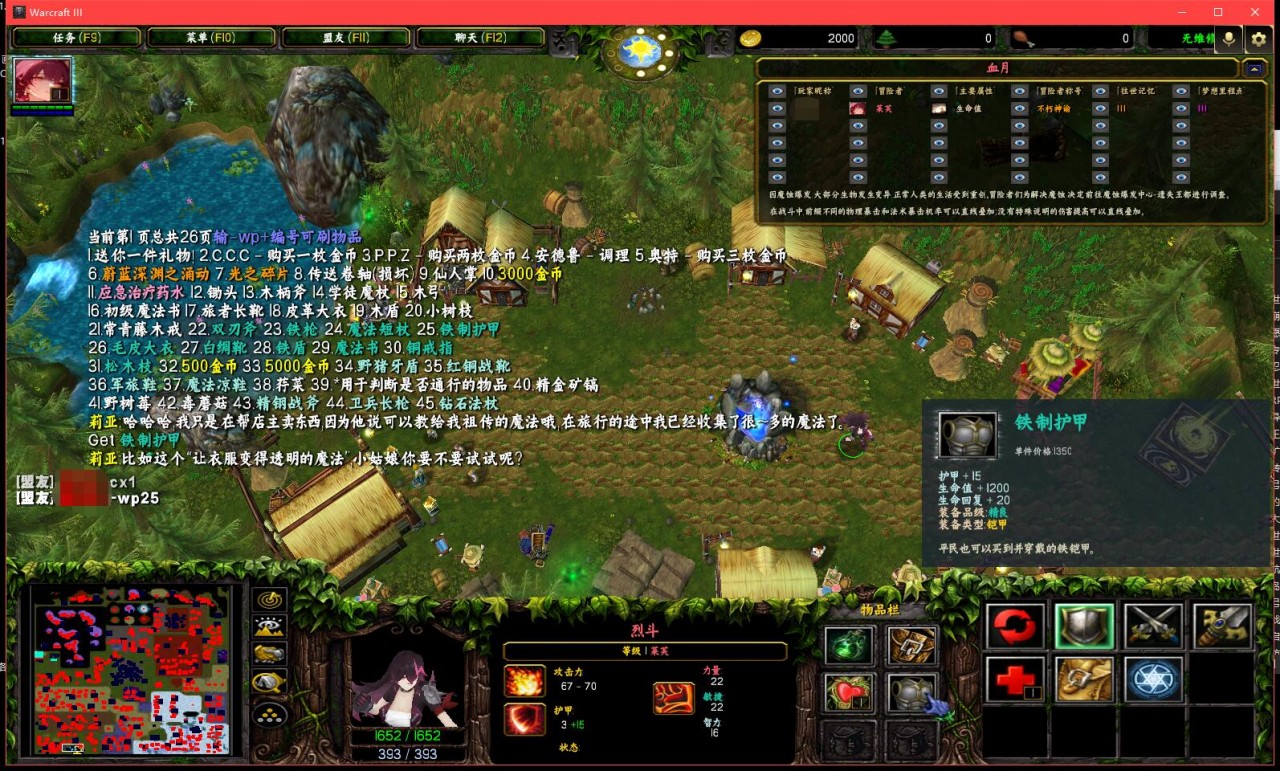Click the gear settings icon
1280x771 pixels.
pos(1258,39)
